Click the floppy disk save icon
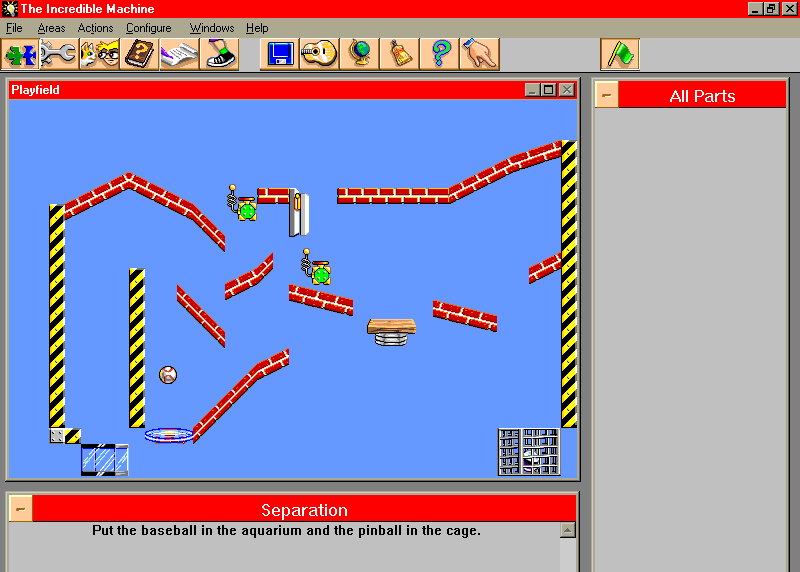Image resolution: width=800 pixels, height=572 pixels. [279, 54]
